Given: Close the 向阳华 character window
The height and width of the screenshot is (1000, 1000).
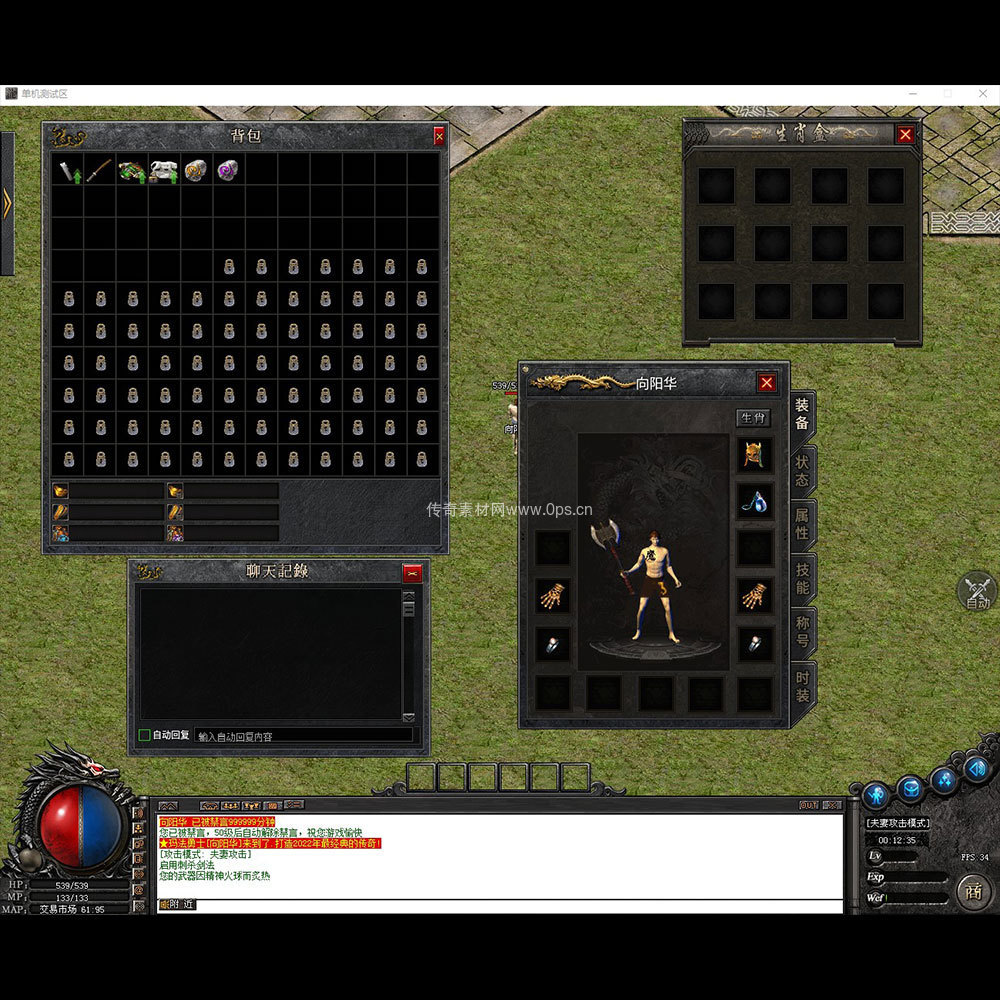Looking at the screenshot, I should (x=766, y=382).
